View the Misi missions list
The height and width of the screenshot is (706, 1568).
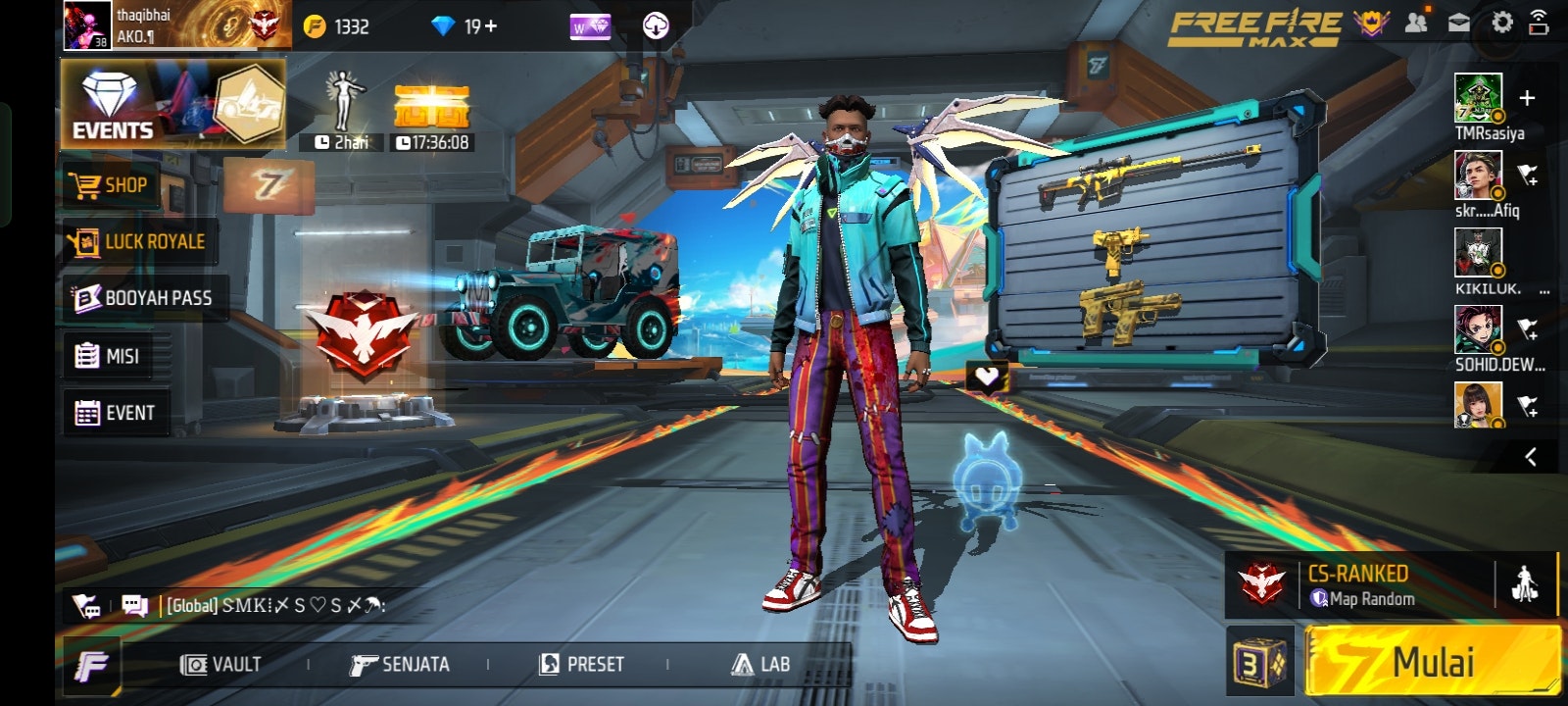(109, 356)
